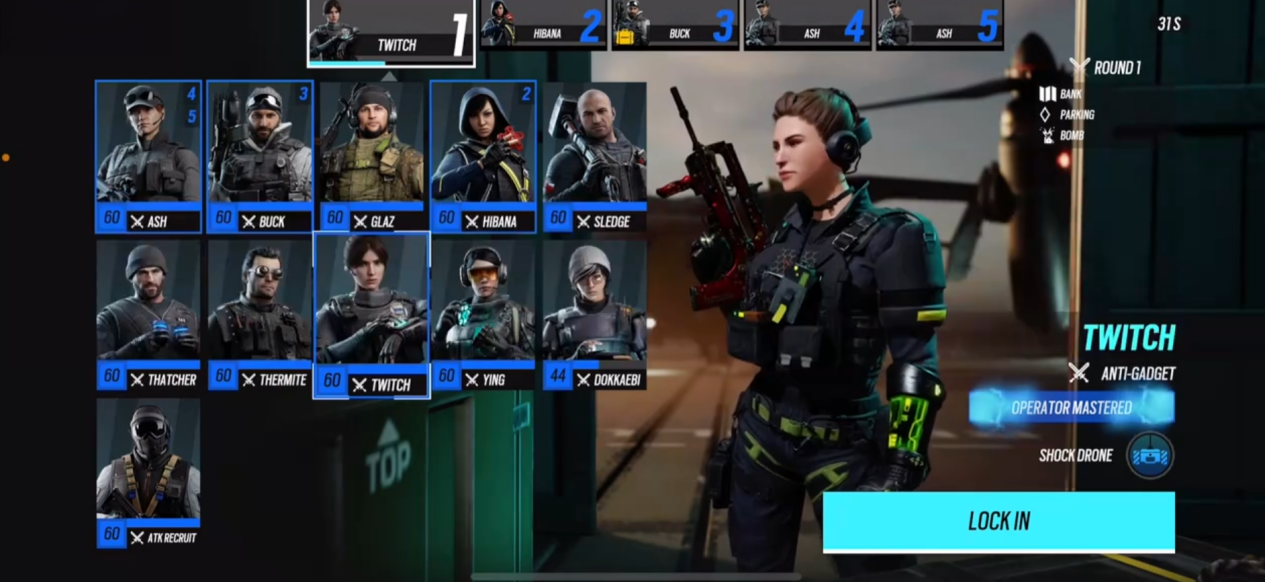Pick Glaz from the operator grid
Screen dimensions: 1265x582
(x=372, y=156)
